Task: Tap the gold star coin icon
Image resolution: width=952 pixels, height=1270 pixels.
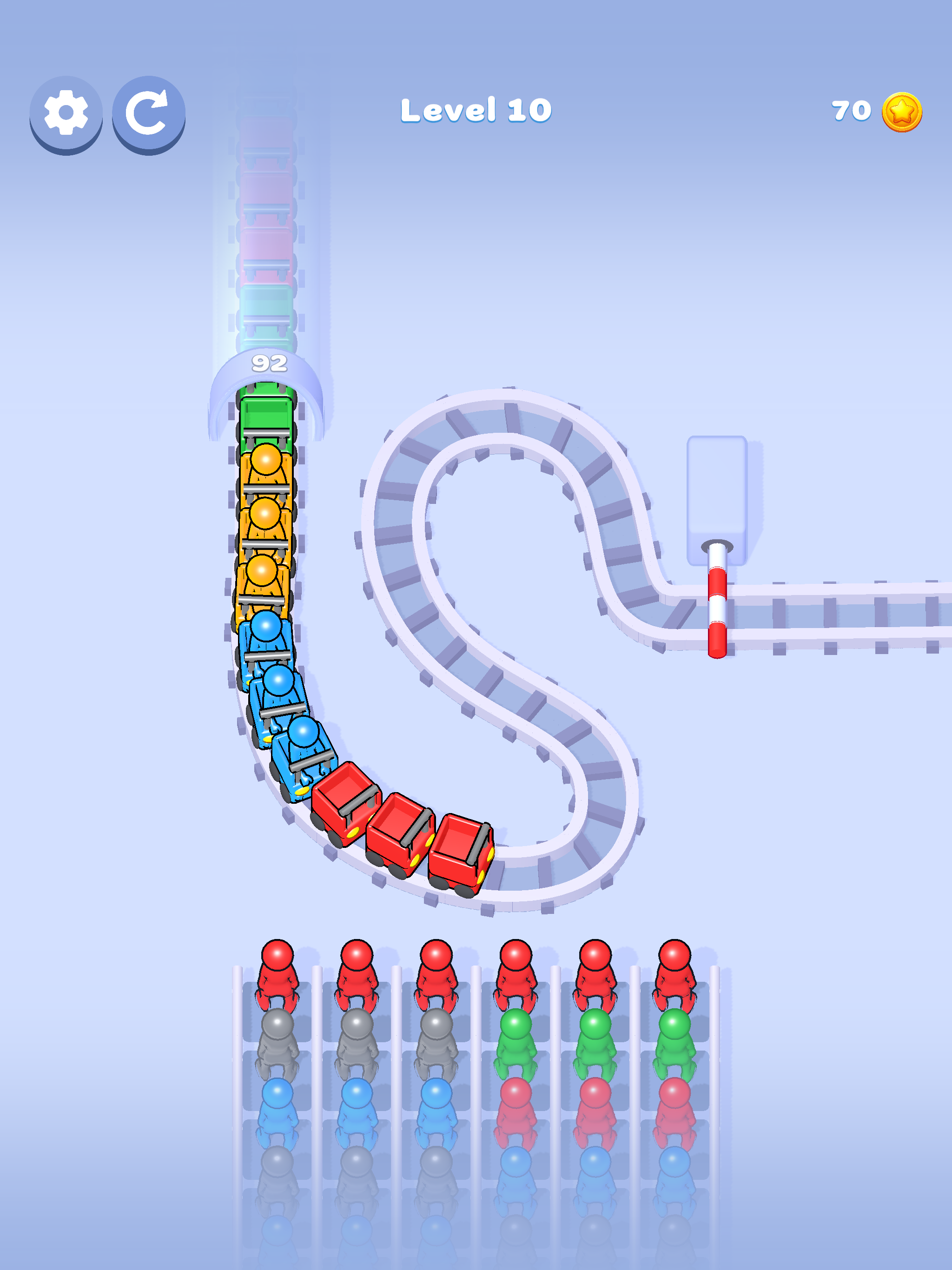Action: [903, 113]
